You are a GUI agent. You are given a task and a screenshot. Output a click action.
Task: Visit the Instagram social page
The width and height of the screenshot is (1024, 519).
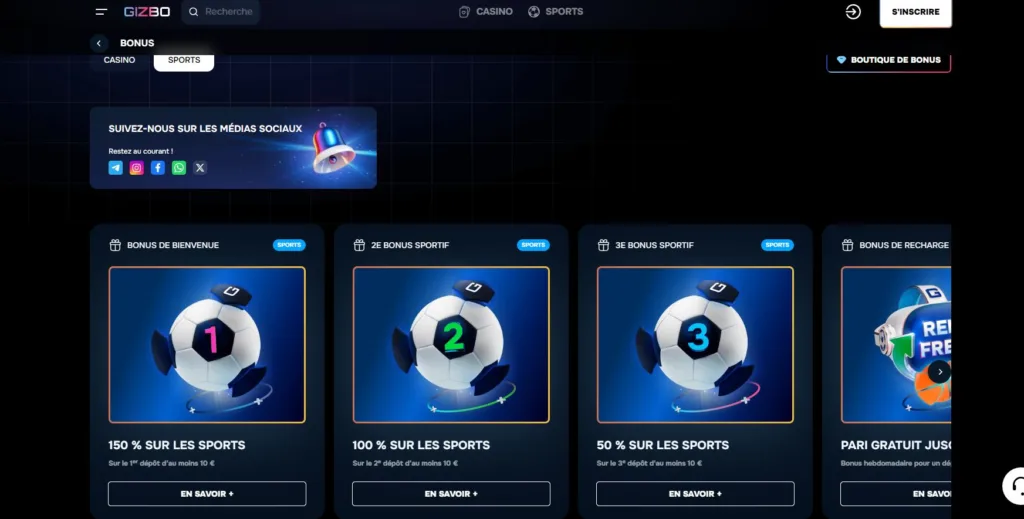point(137,168)
